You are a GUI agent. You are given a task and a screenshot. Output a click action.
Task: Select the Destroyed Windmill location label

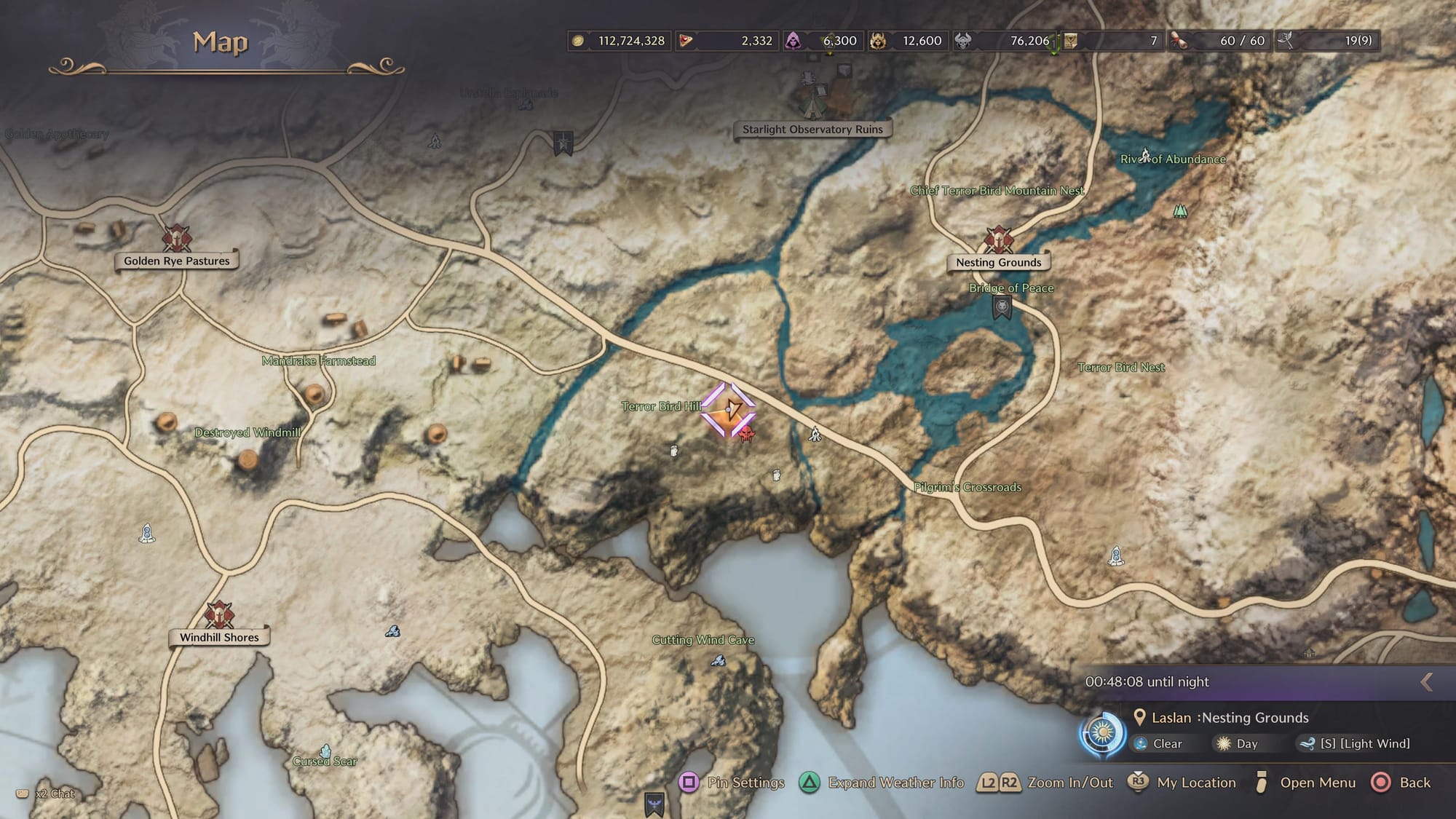coord(248,432)
